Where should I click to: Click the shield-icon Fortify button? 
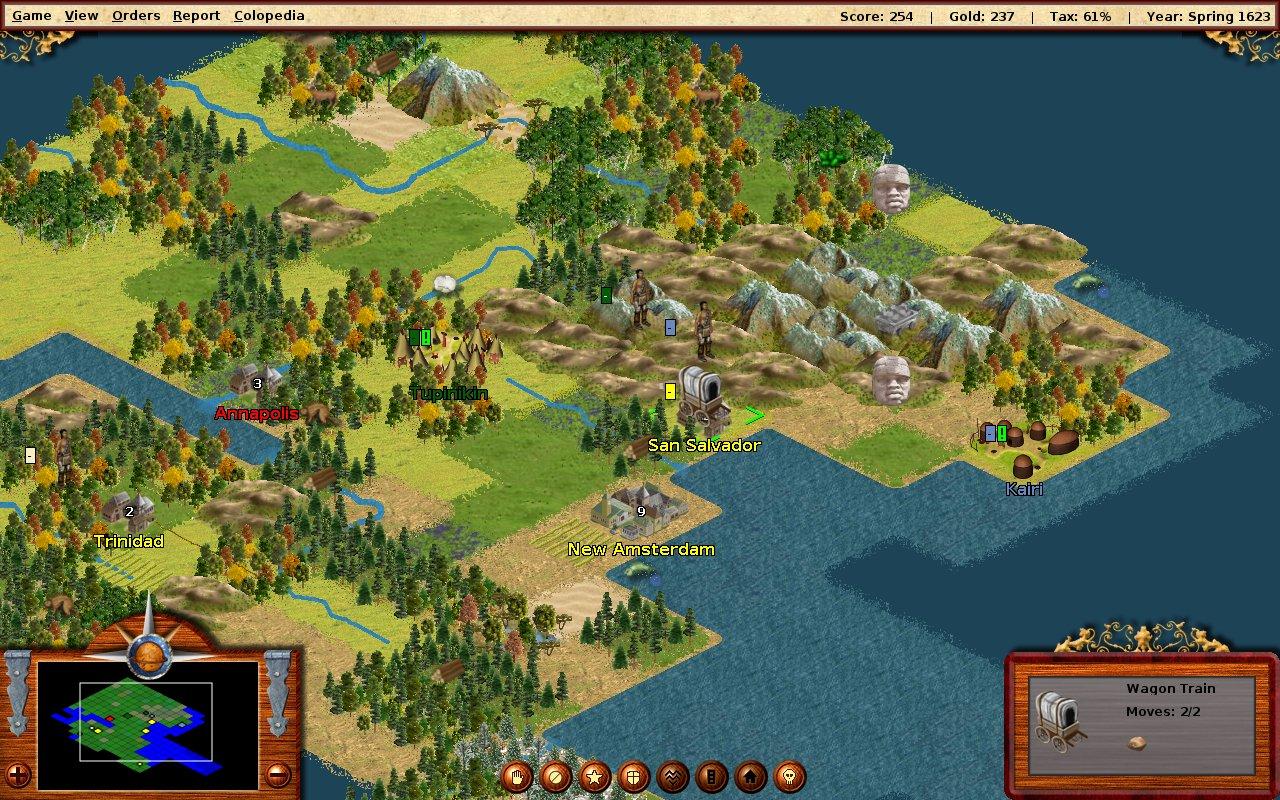pyautogui.click(x=634, y=776)
